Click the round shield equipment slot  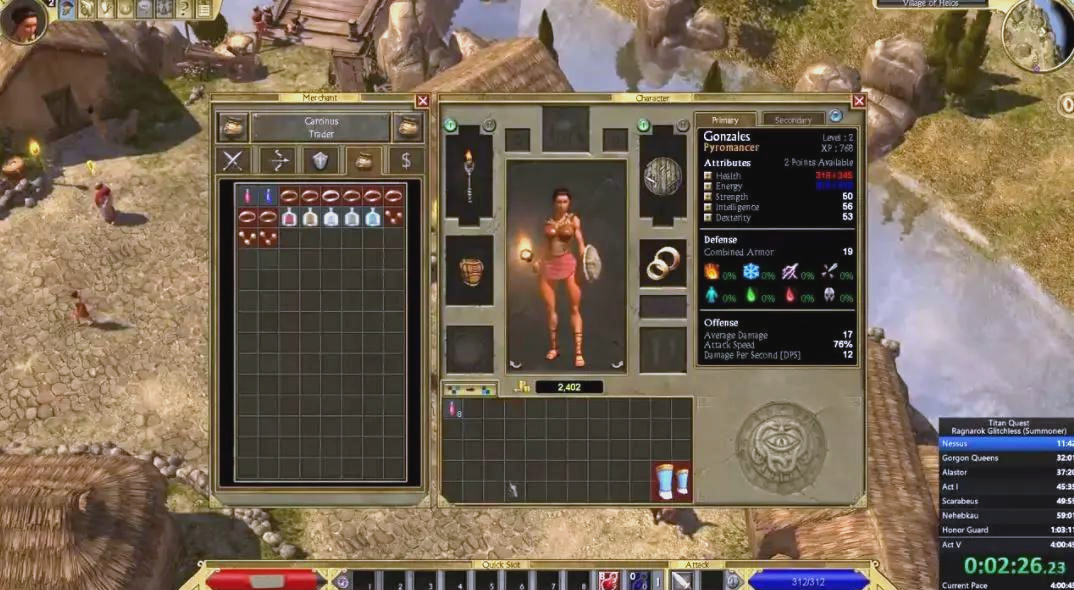[662, 177]
